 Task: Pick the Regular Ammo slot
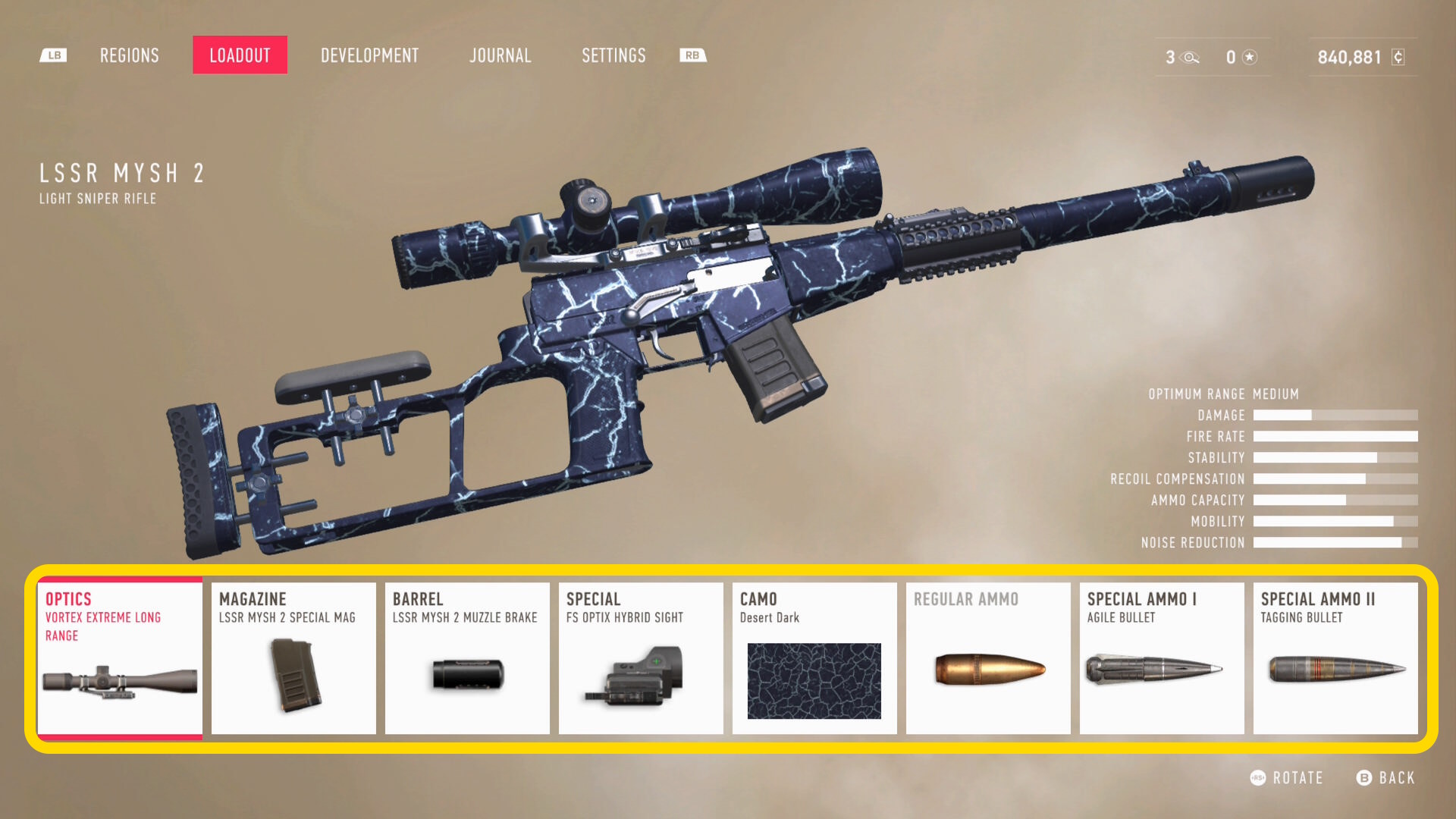point(988,658)
